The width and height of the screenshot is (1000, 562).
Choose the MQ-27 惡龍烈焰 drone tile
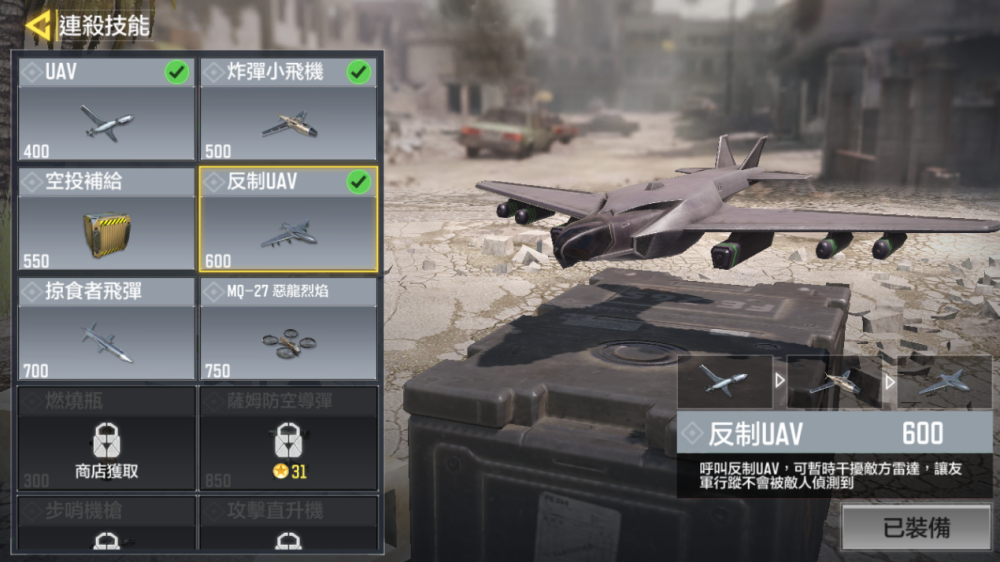coord(288,329)
